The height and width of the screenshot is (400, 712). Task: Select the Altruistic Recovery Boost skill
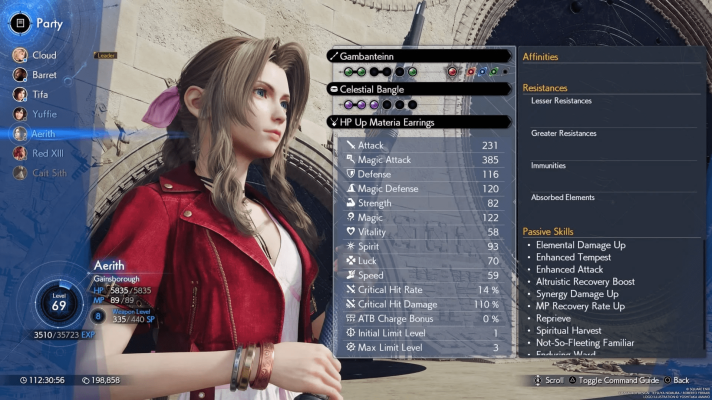[x=585, y=282]
